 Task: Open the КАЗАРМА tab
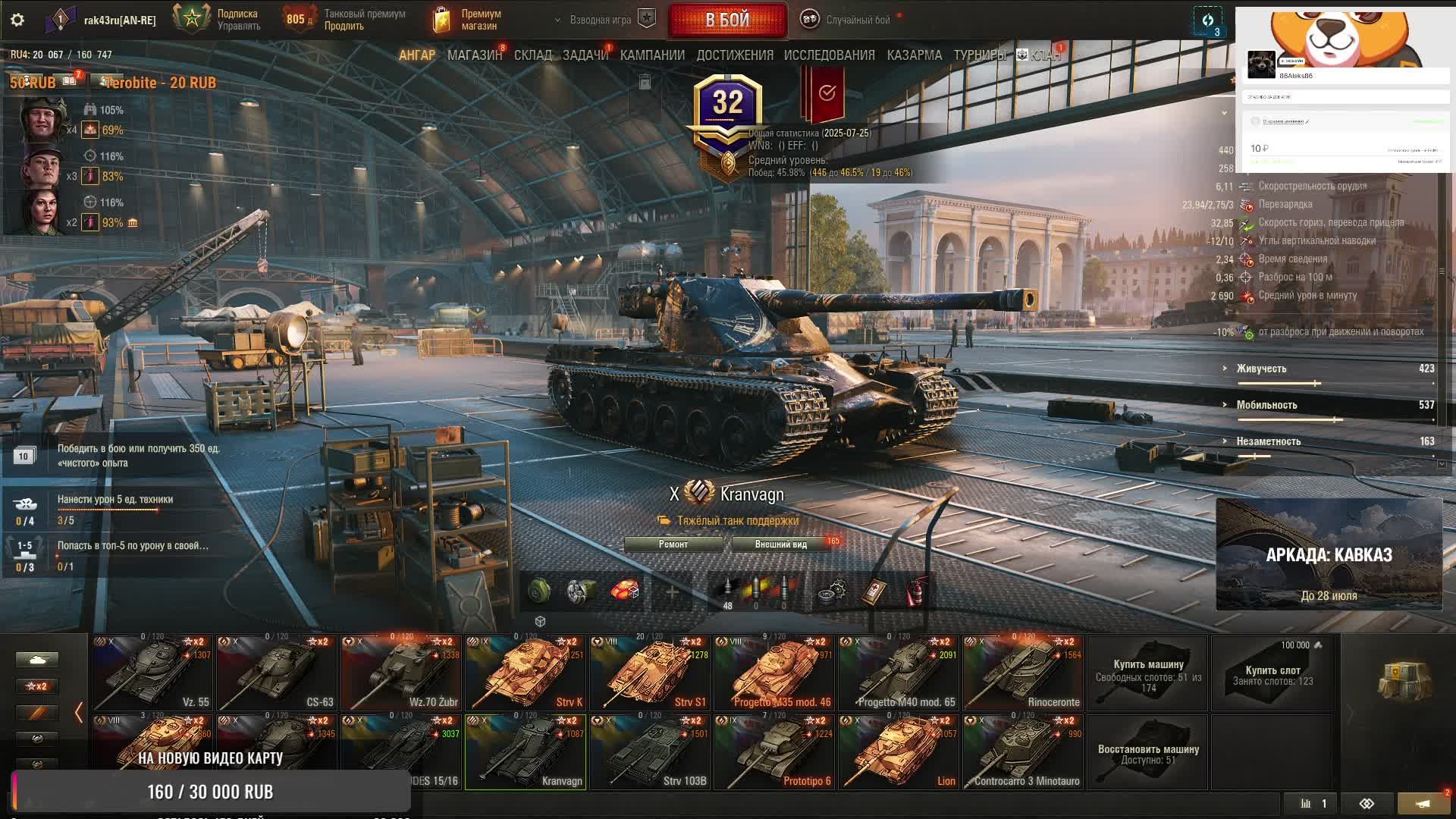[914, 55]
